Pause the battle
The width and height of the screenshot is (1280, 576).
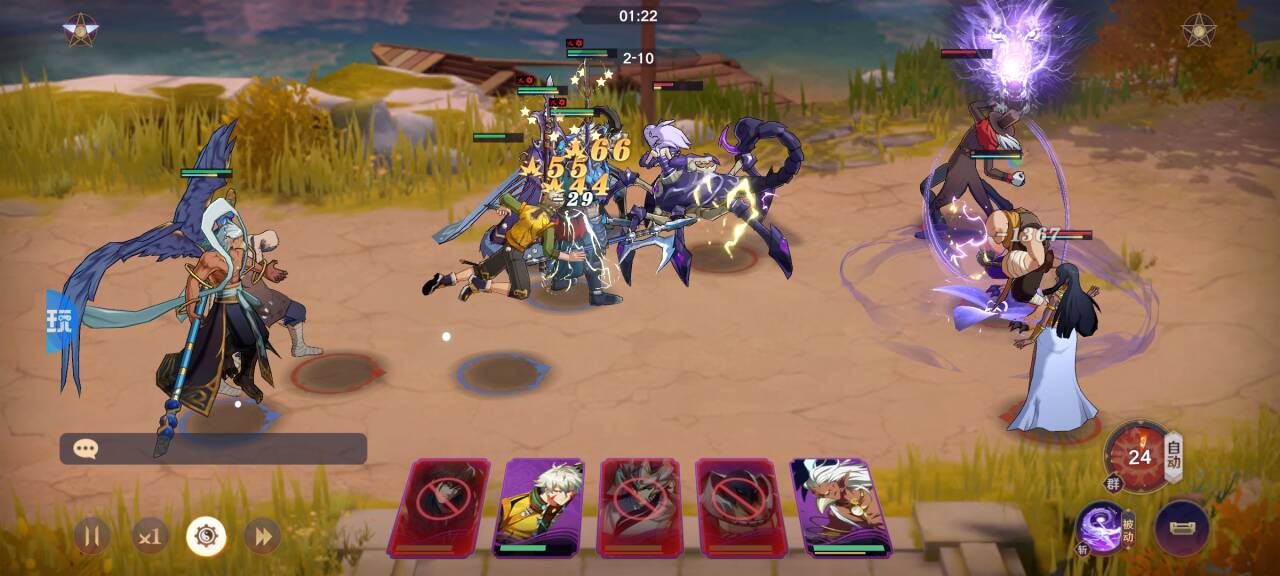[92, 536]
